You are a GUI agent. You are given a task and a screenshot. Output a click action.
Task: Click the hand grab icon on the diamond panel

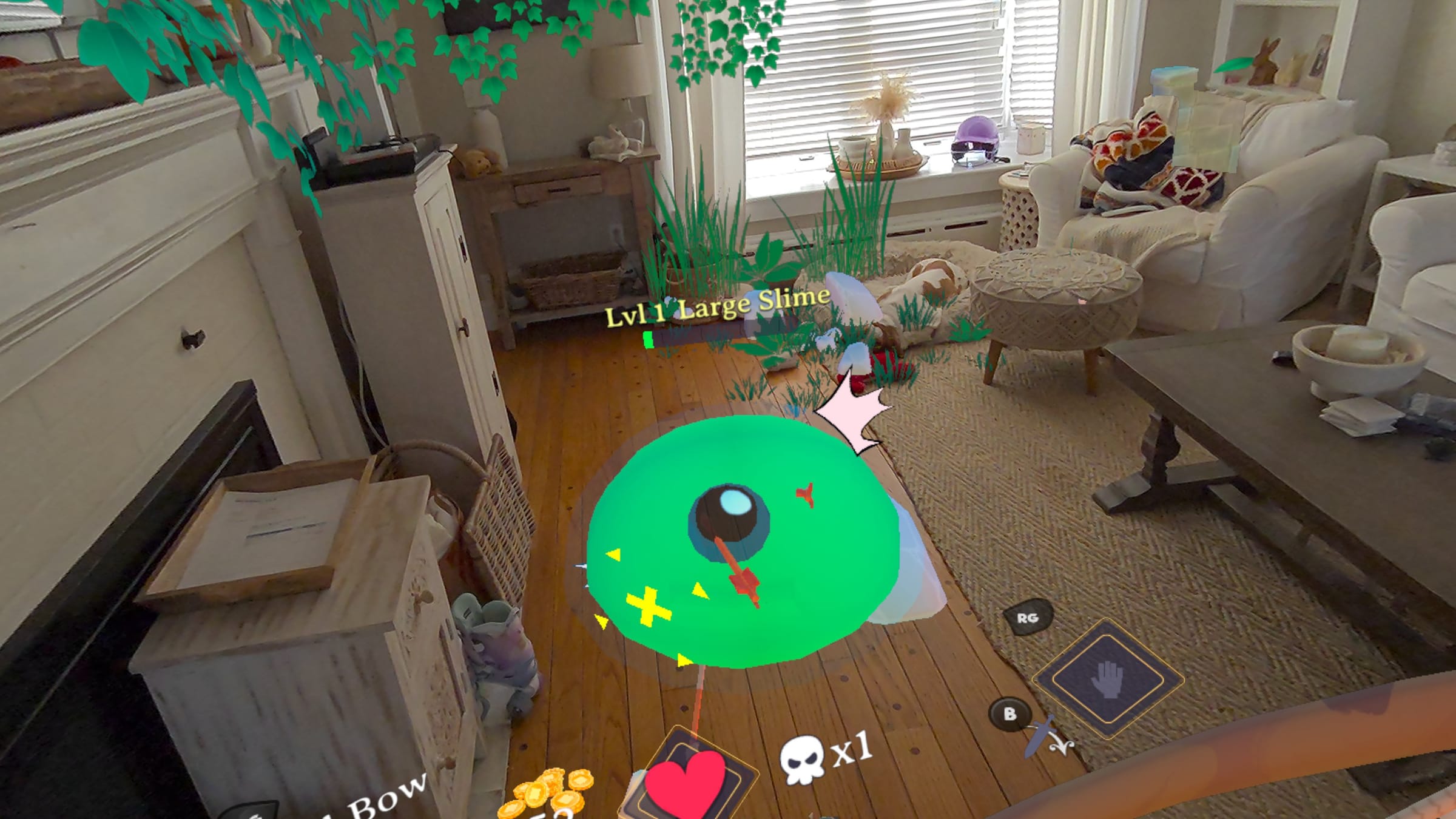point(1107,681)
